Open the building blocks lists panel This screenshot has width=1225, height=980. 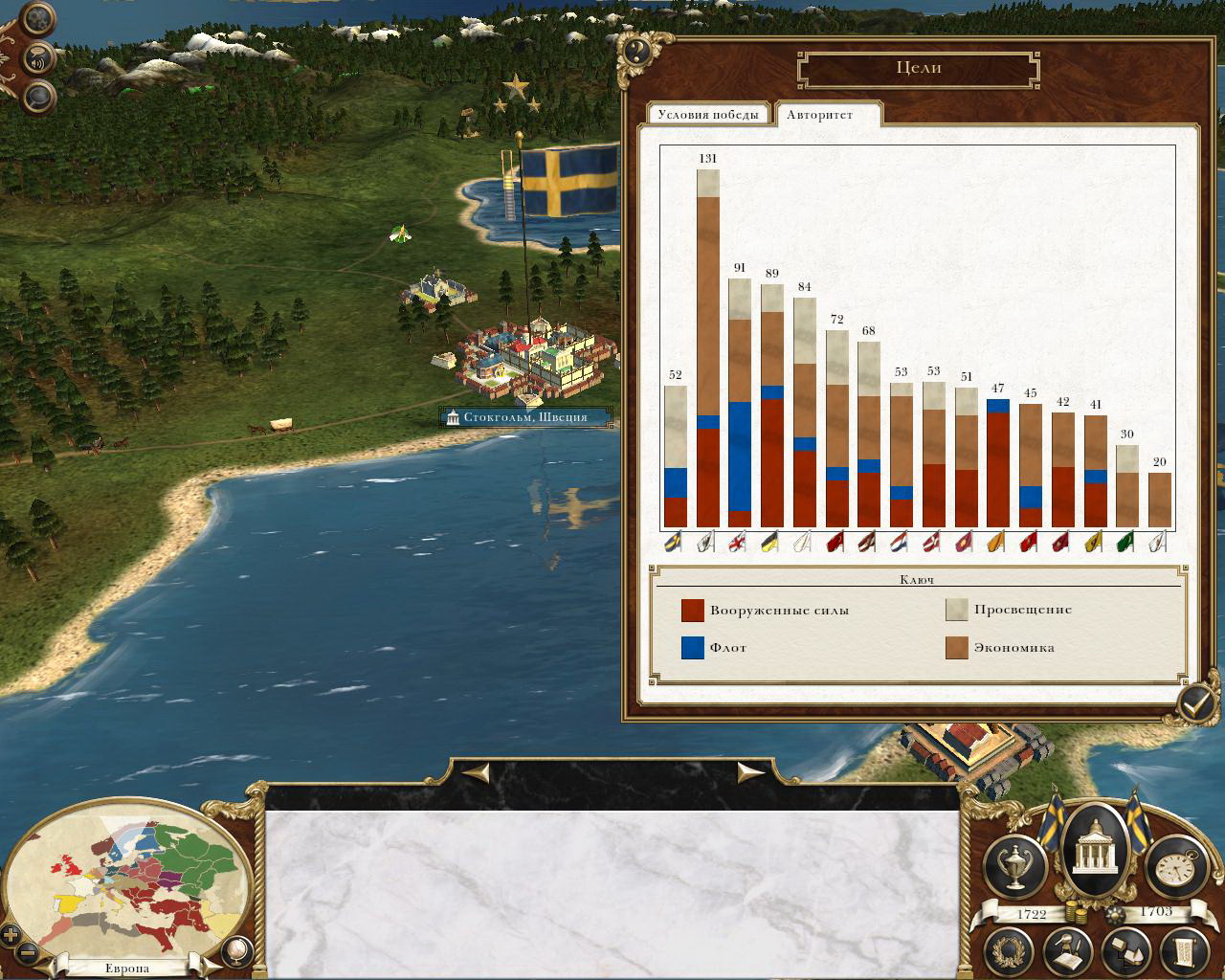1126,950
